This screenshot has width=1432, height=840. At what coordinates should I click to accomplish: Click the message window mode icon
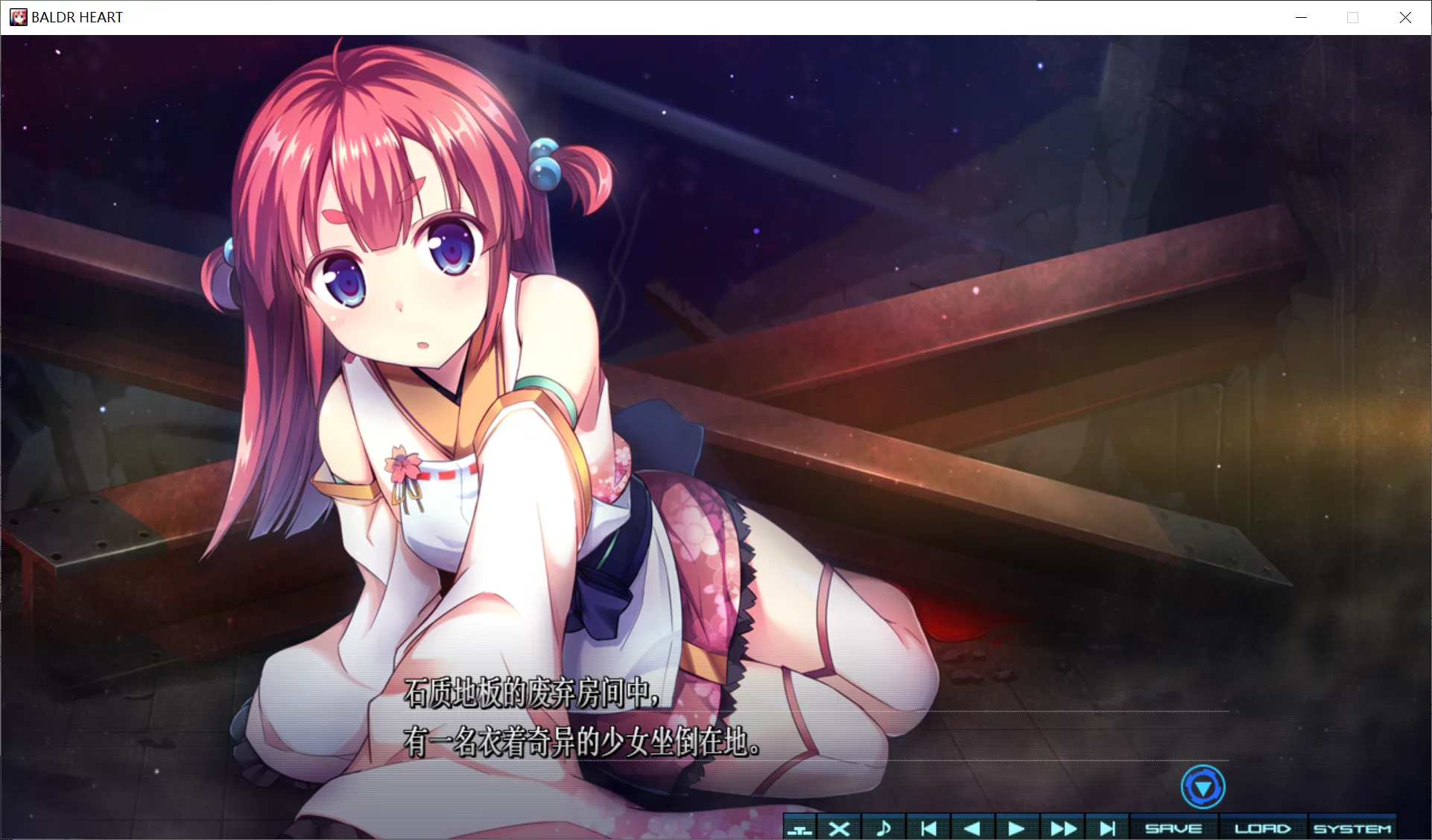click(x=800, y=827)
